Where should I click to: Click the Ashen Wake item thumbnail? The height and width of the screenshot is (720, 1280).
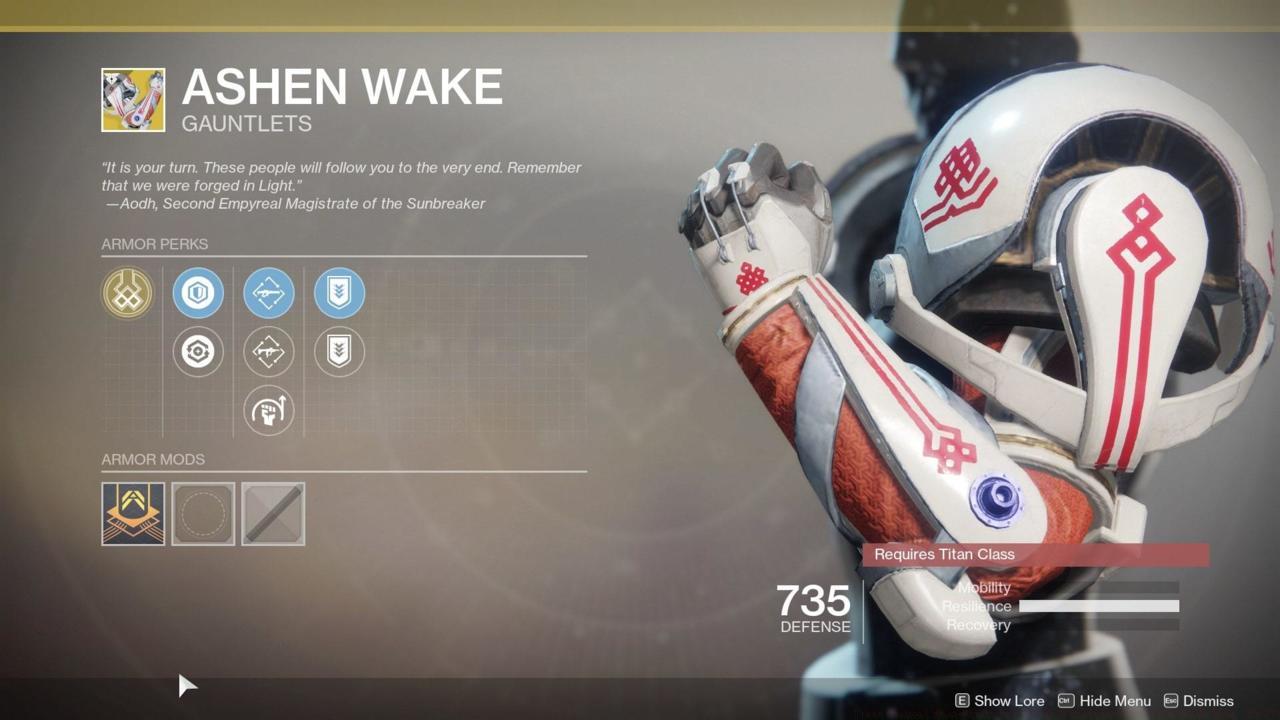pos(133,100)
